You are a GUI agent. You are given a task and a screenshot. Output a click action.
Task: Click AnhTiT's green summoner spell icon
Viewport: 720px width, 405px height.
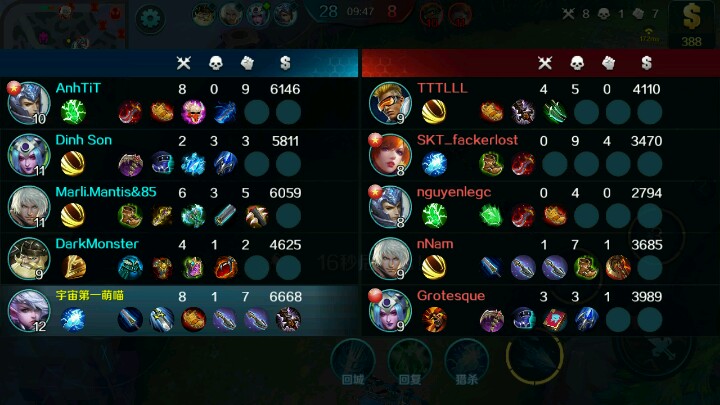(73, 111)
